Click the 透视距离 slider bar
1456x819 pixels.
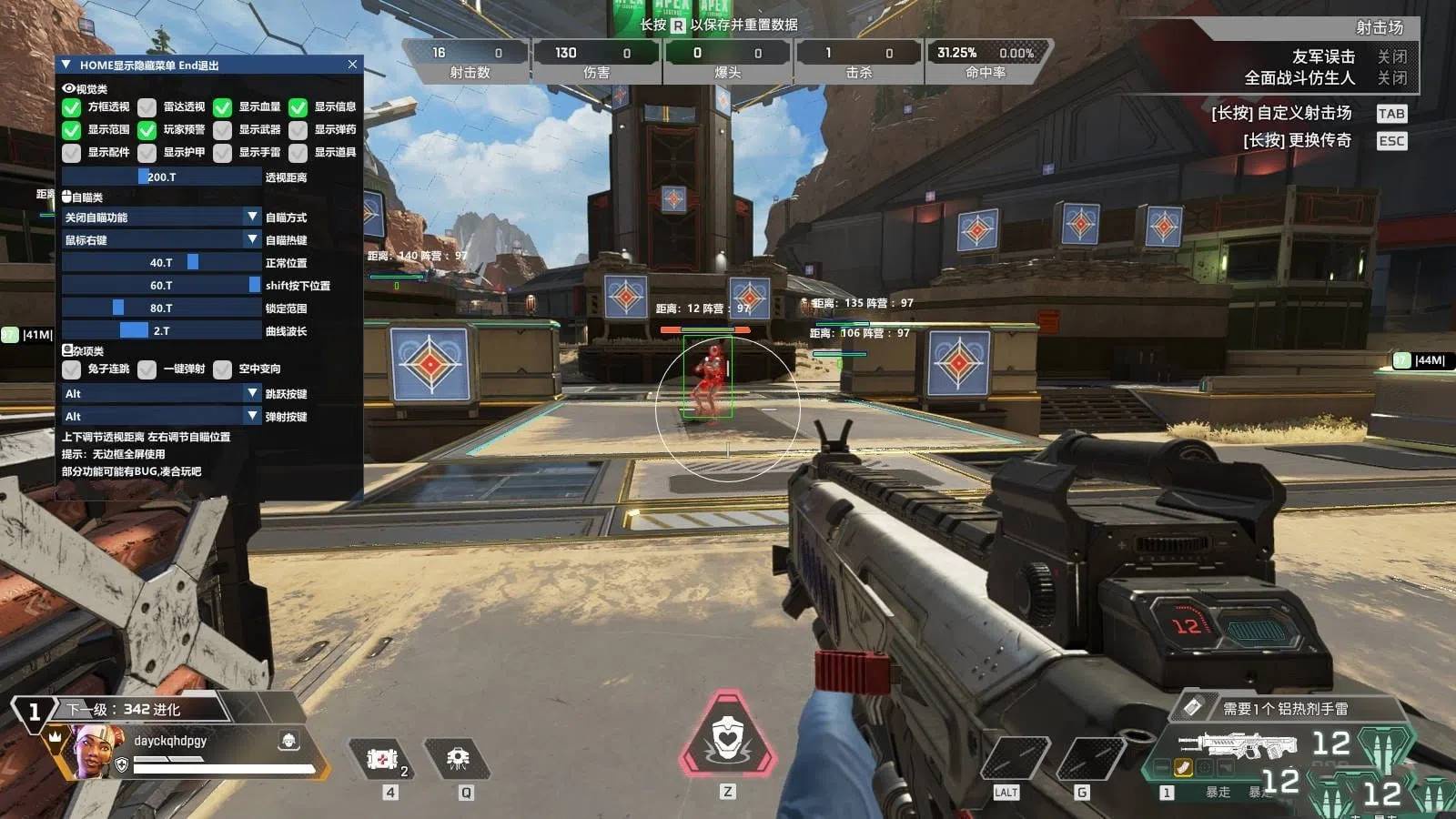[161, 177]
